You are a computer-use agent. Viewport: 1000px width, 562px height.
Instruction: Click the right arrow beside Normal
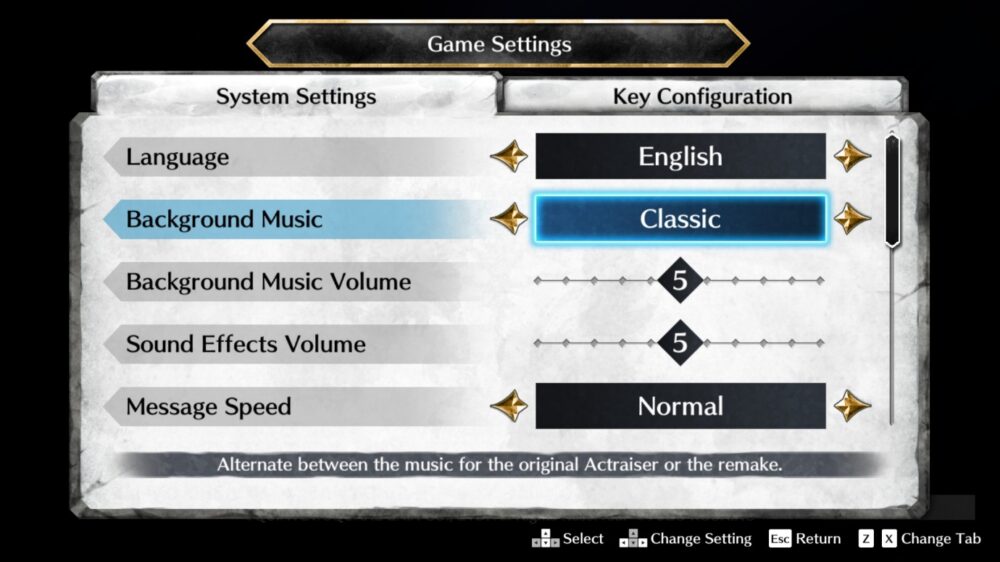[852, 406]
